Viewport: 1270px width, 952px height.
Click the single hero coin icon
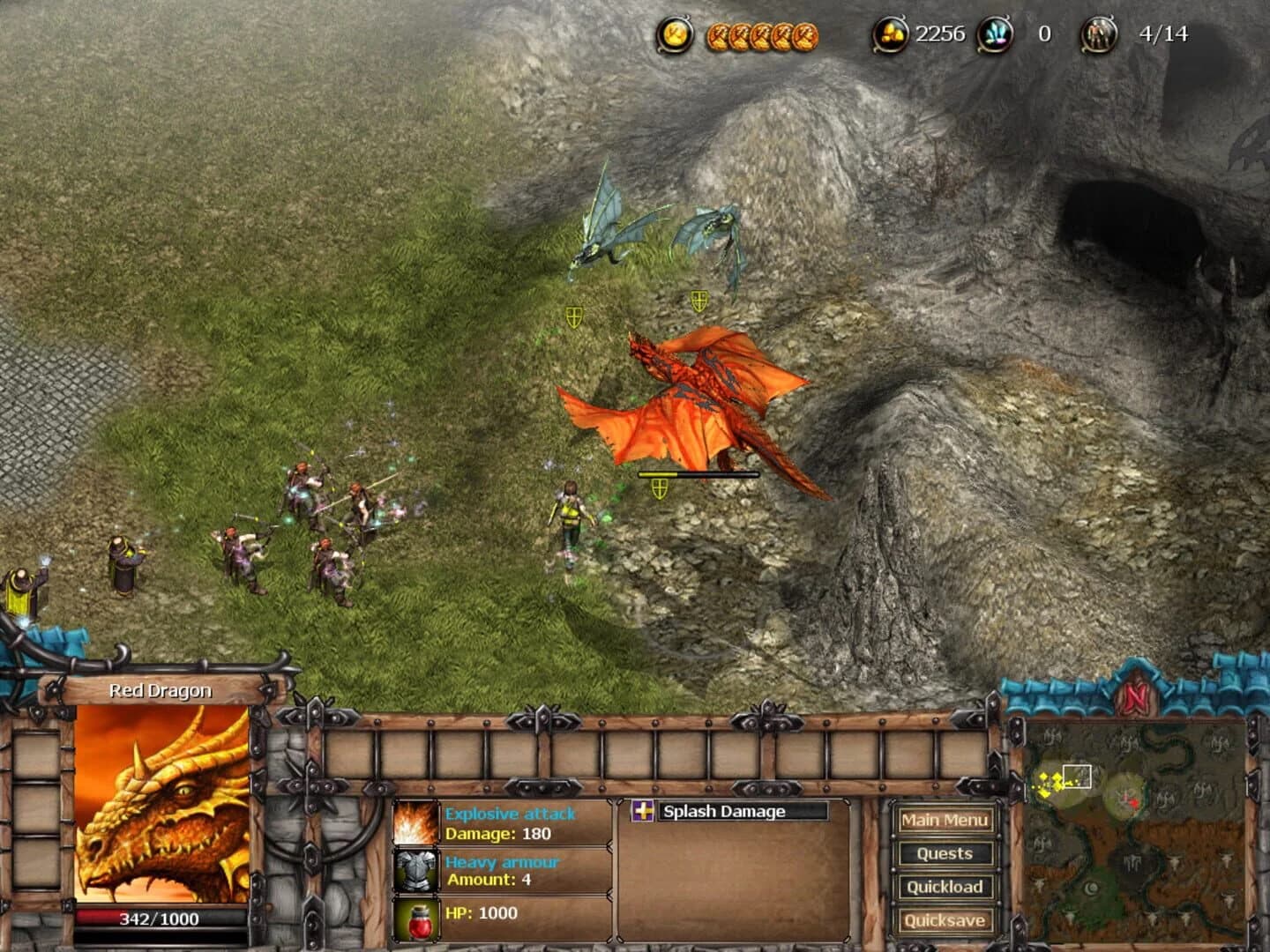pyautogui.click(x=674, y=34)
